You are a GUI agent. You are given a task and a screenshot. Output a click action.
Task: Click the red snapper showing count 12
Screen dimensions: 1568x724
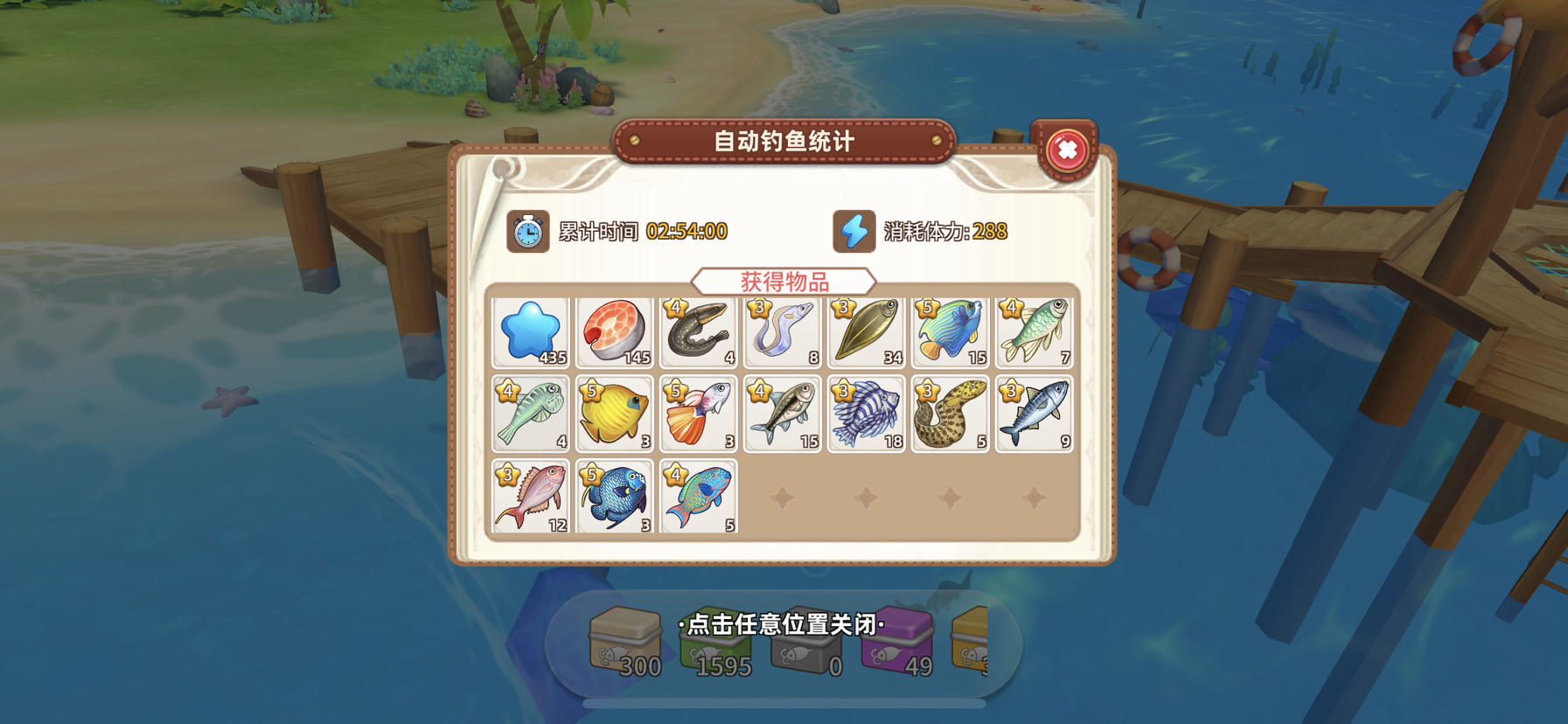pyautogui.click(x=532, y=496)
